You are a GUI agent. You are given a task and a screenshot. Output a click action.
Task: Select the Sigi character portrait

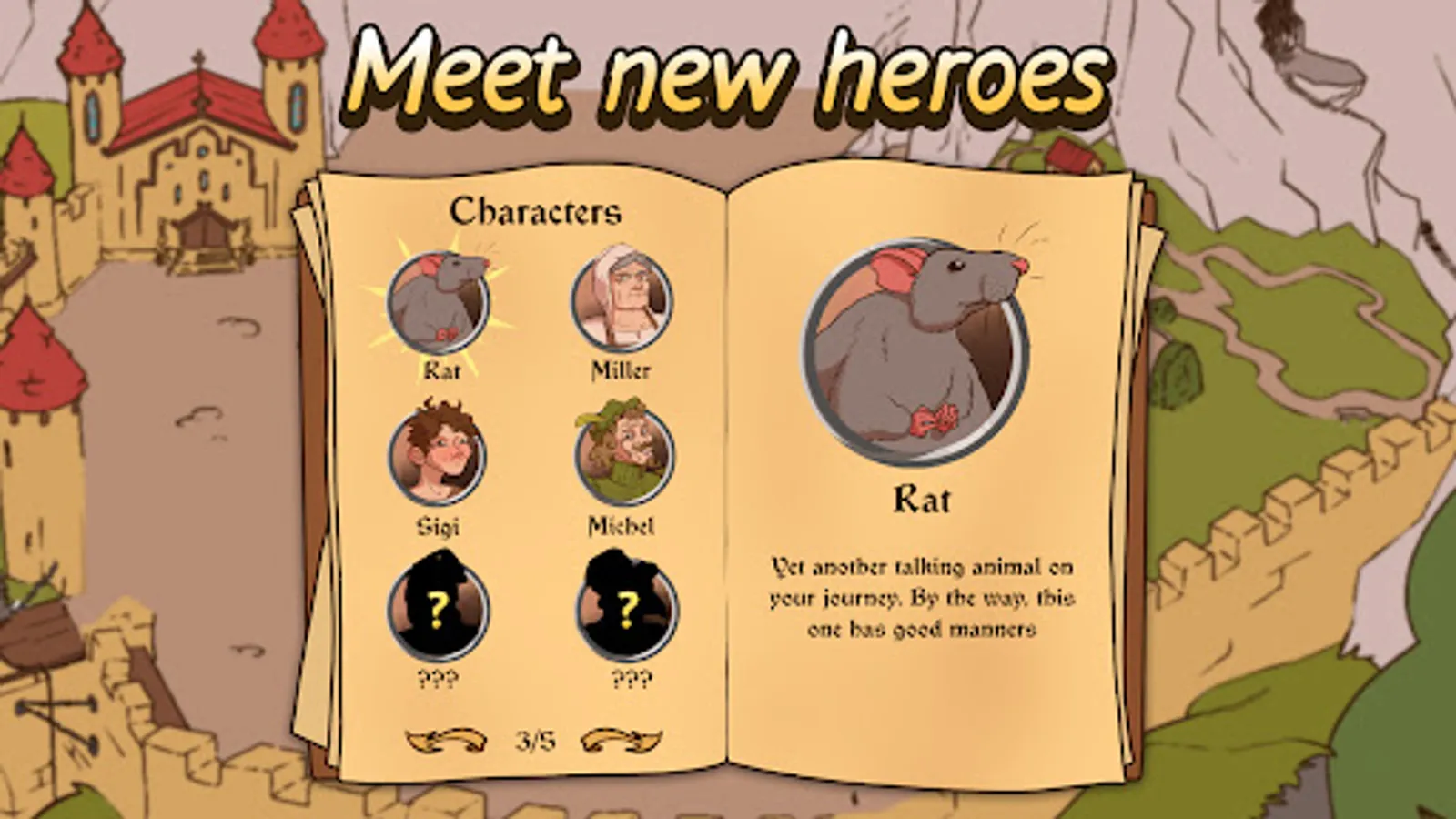[440, 455]
